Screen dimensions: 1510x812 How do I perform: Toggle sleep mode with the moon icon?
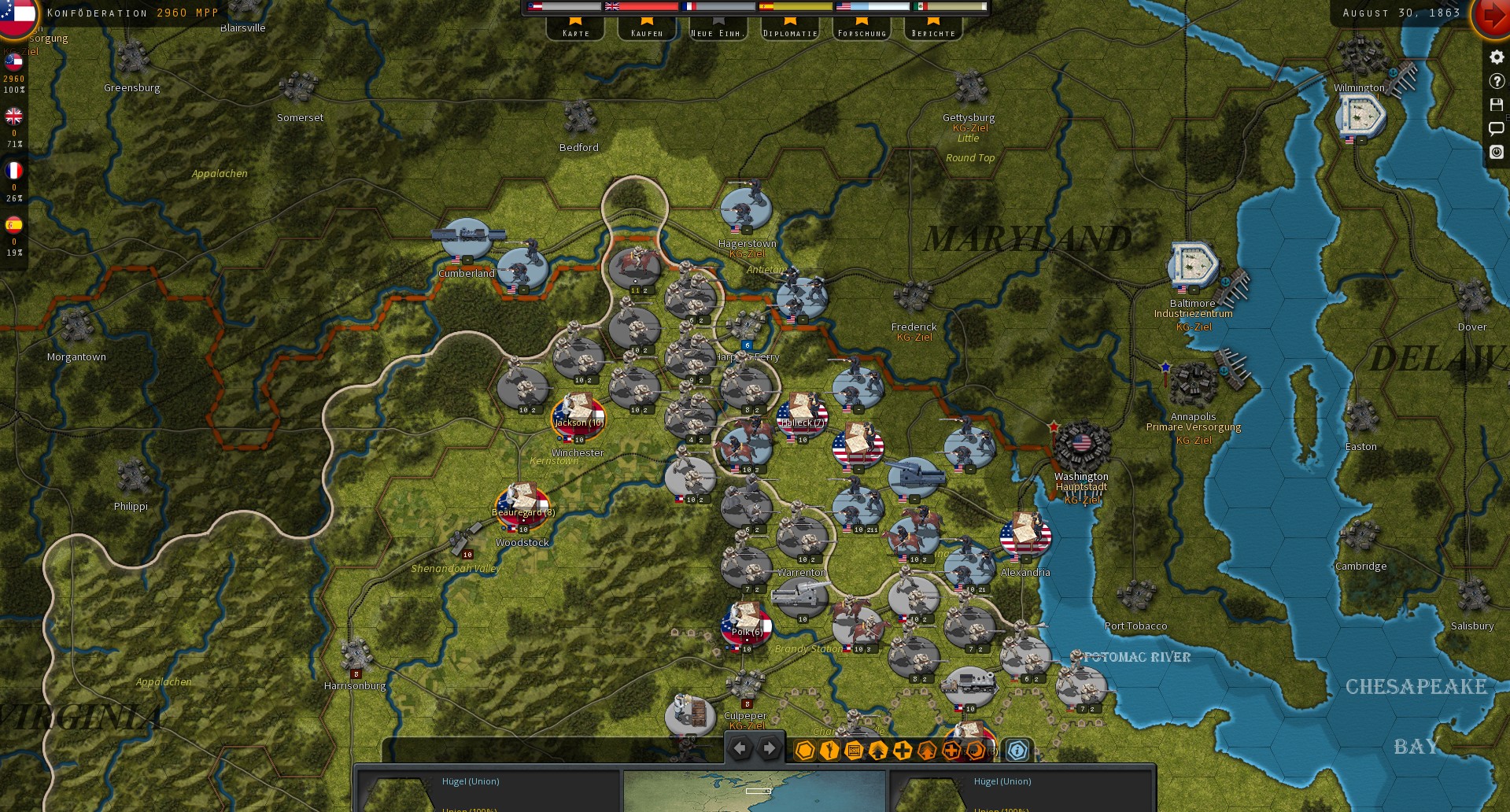[976, 750]
